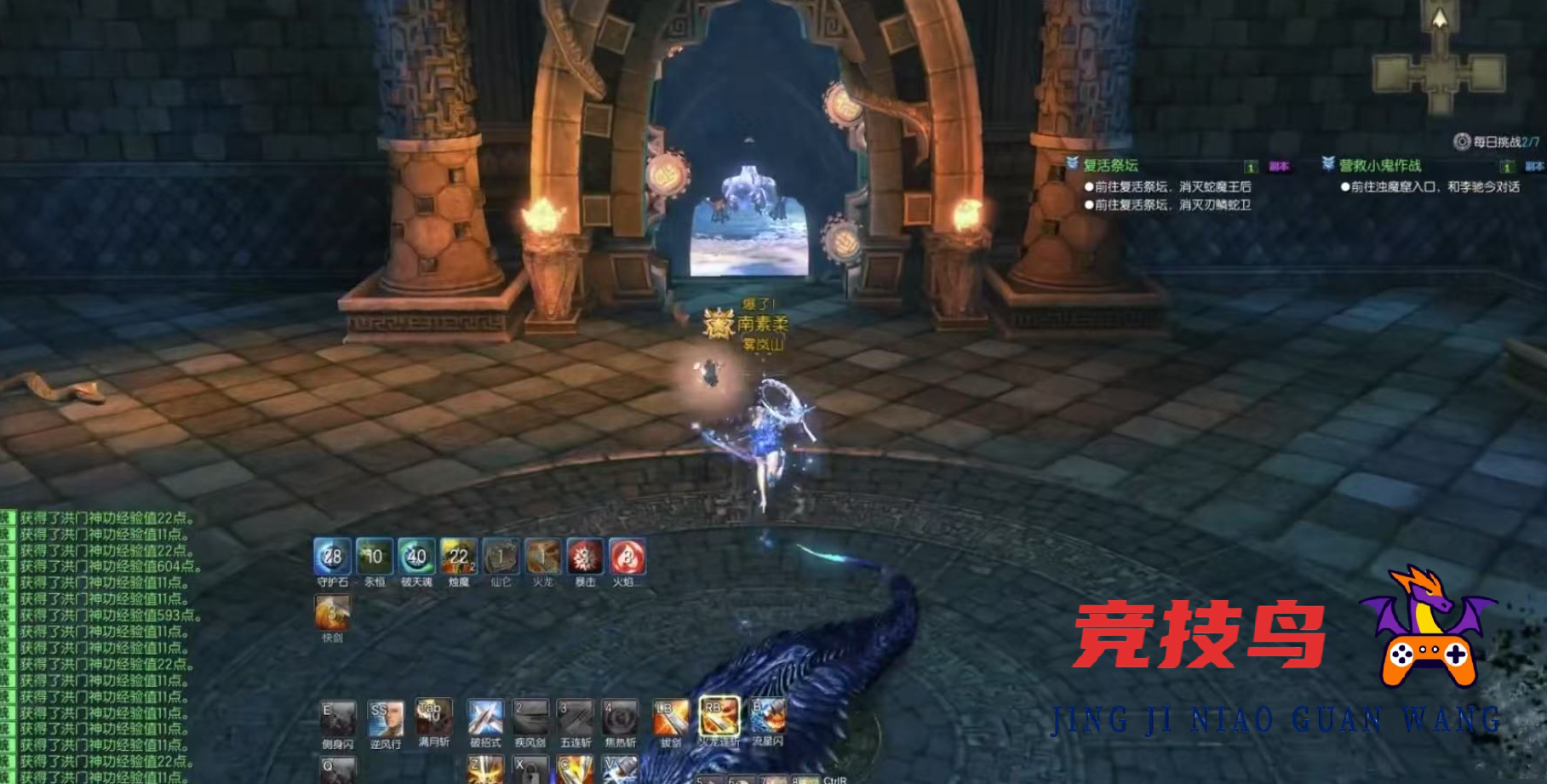
Task: Click the 拔剑 sword-draw skill
Action: coord(671,718)
